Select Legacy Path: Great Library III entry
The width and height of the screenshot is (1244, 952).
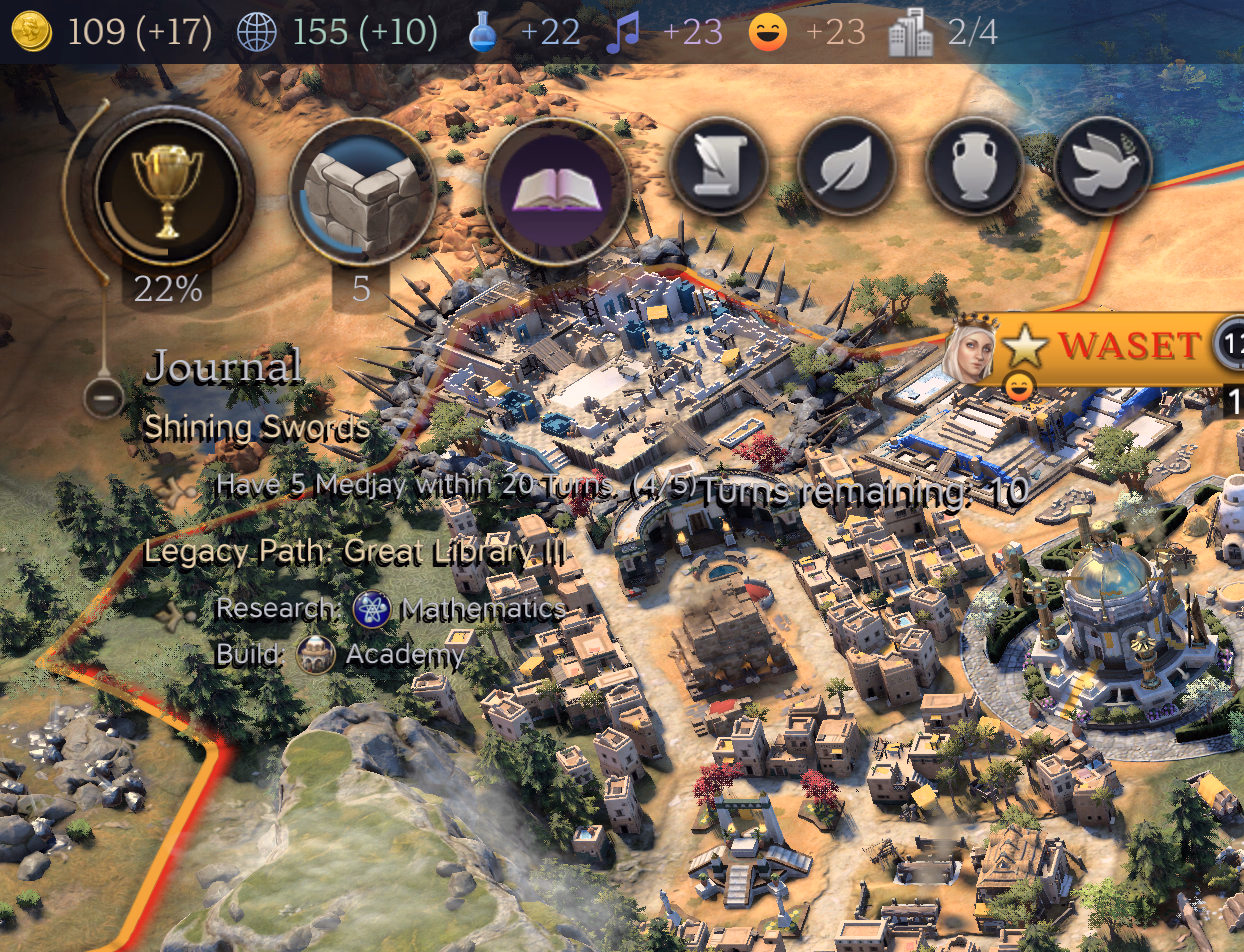coord(355,551)
